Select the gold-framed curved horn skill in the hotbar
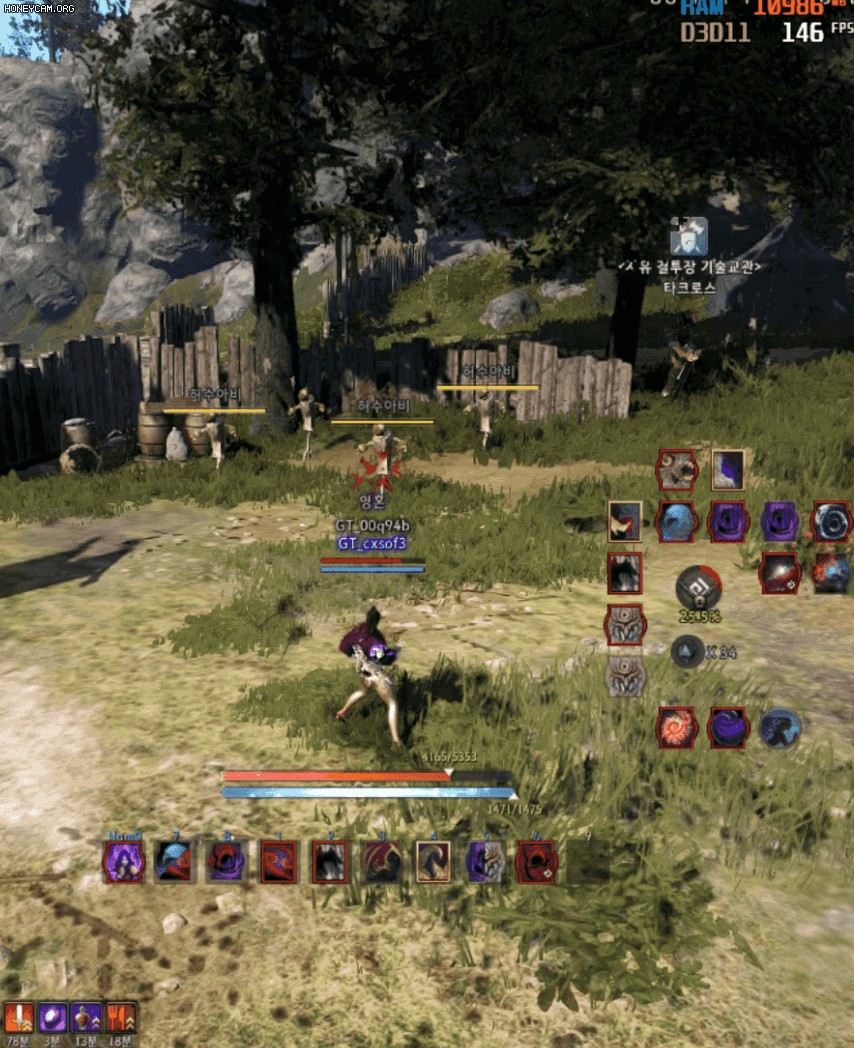 (x=433, y=861)
